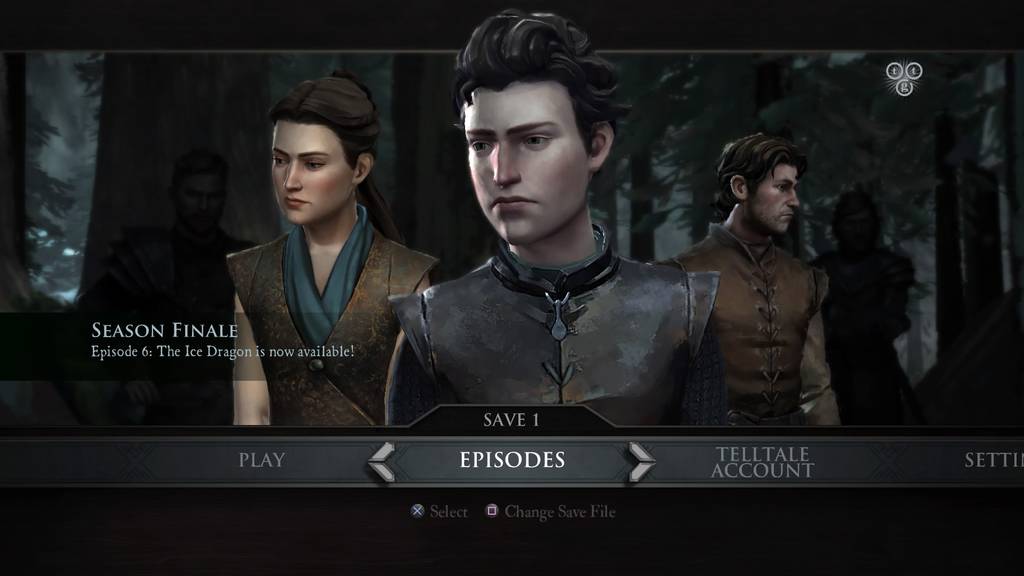The height and width of the screenshot is (576, 1024).
Task: Go to the Telltale Account option
Action: click(762, 461)
